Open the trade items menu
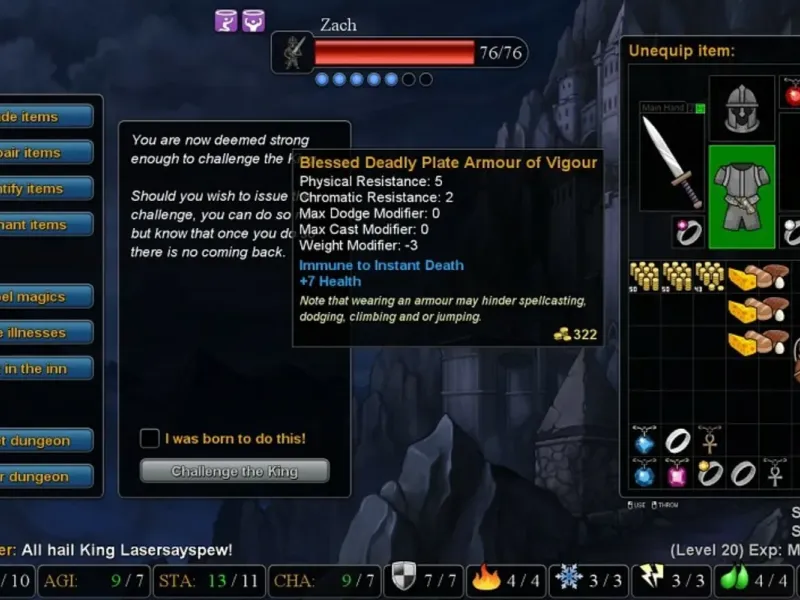 (45, 117)
